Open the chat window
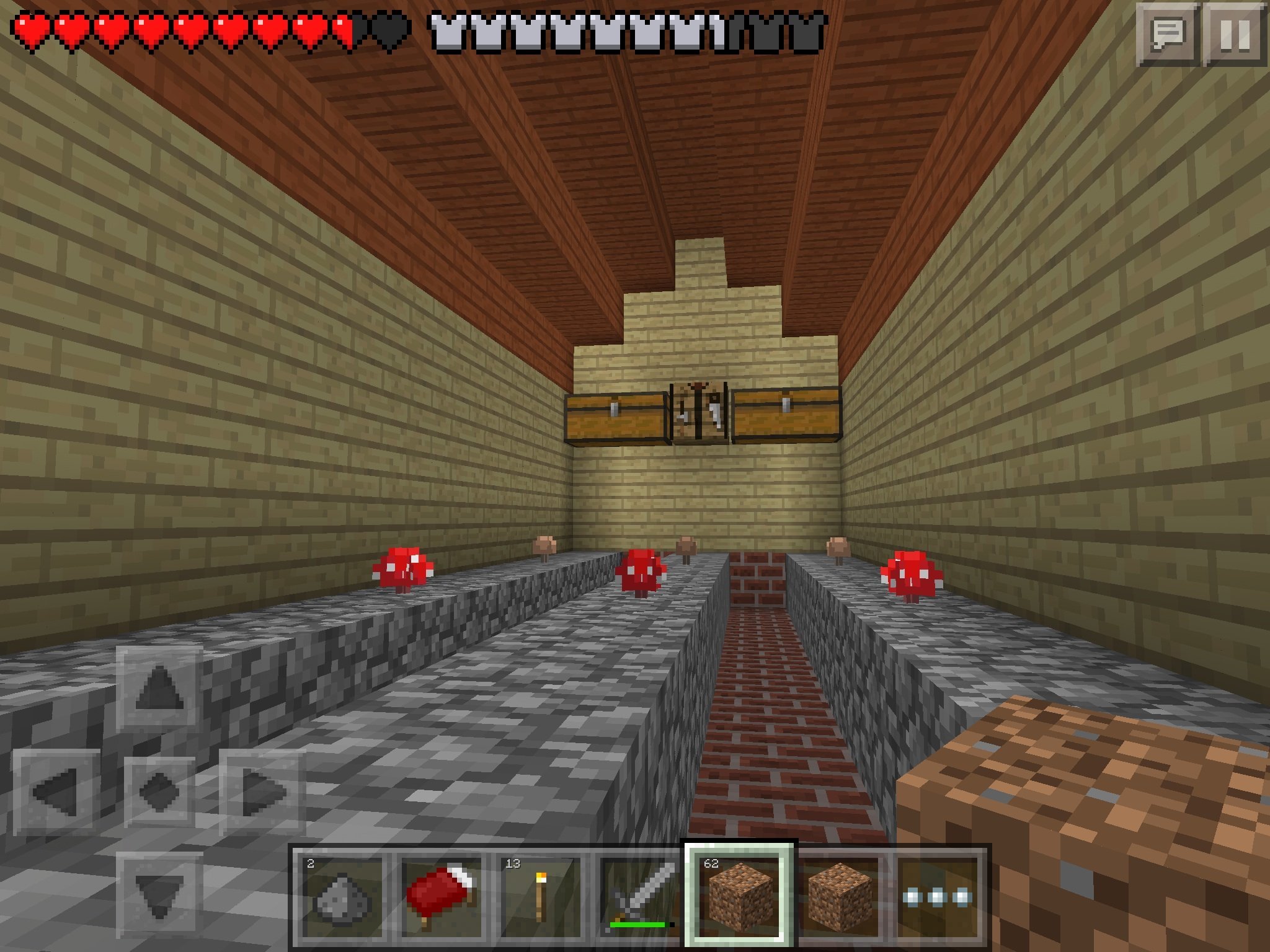 click(x=1166, y=35)
